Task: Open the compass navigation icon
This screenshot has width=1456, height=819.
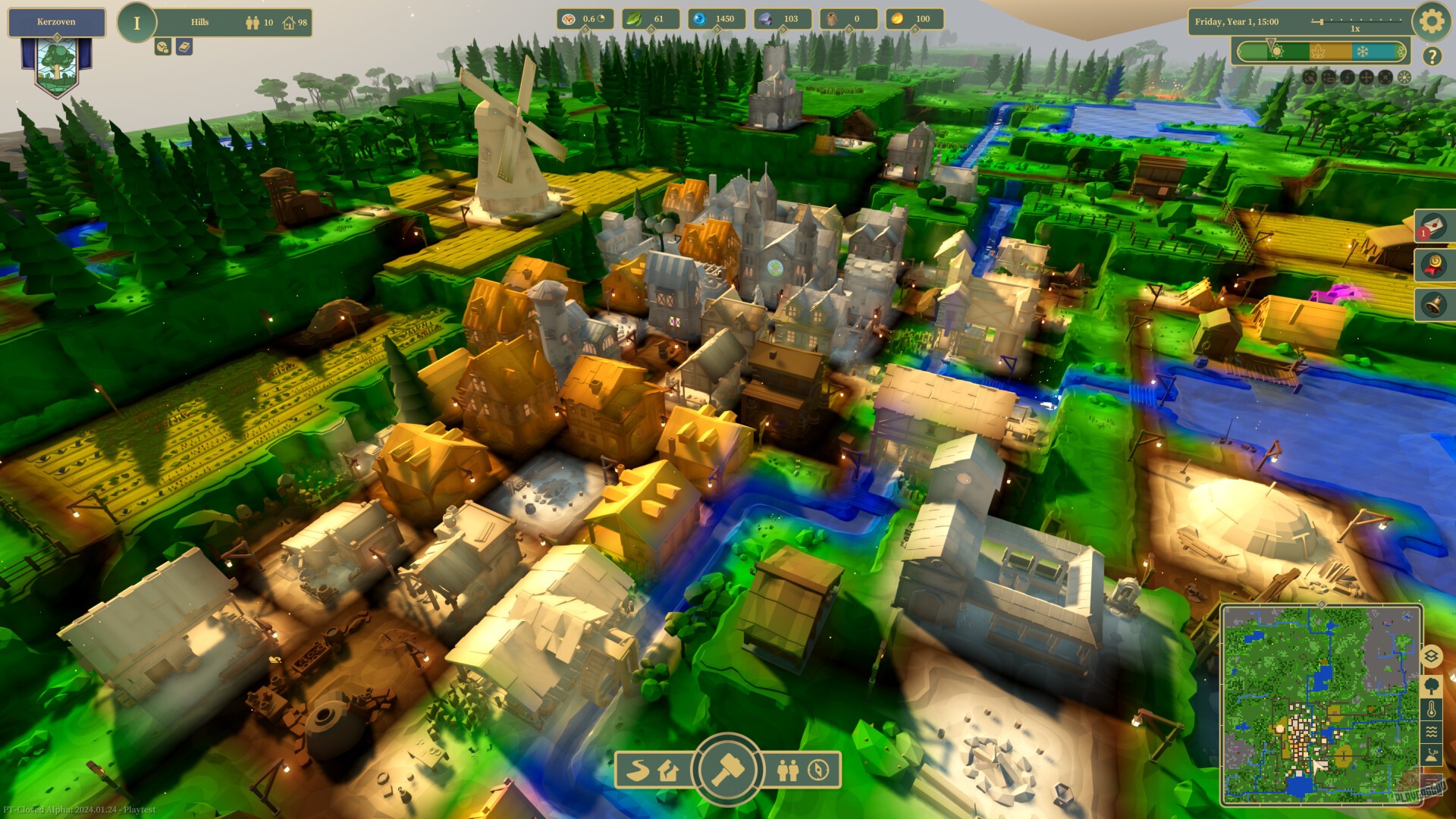Action: coord(819,770)
